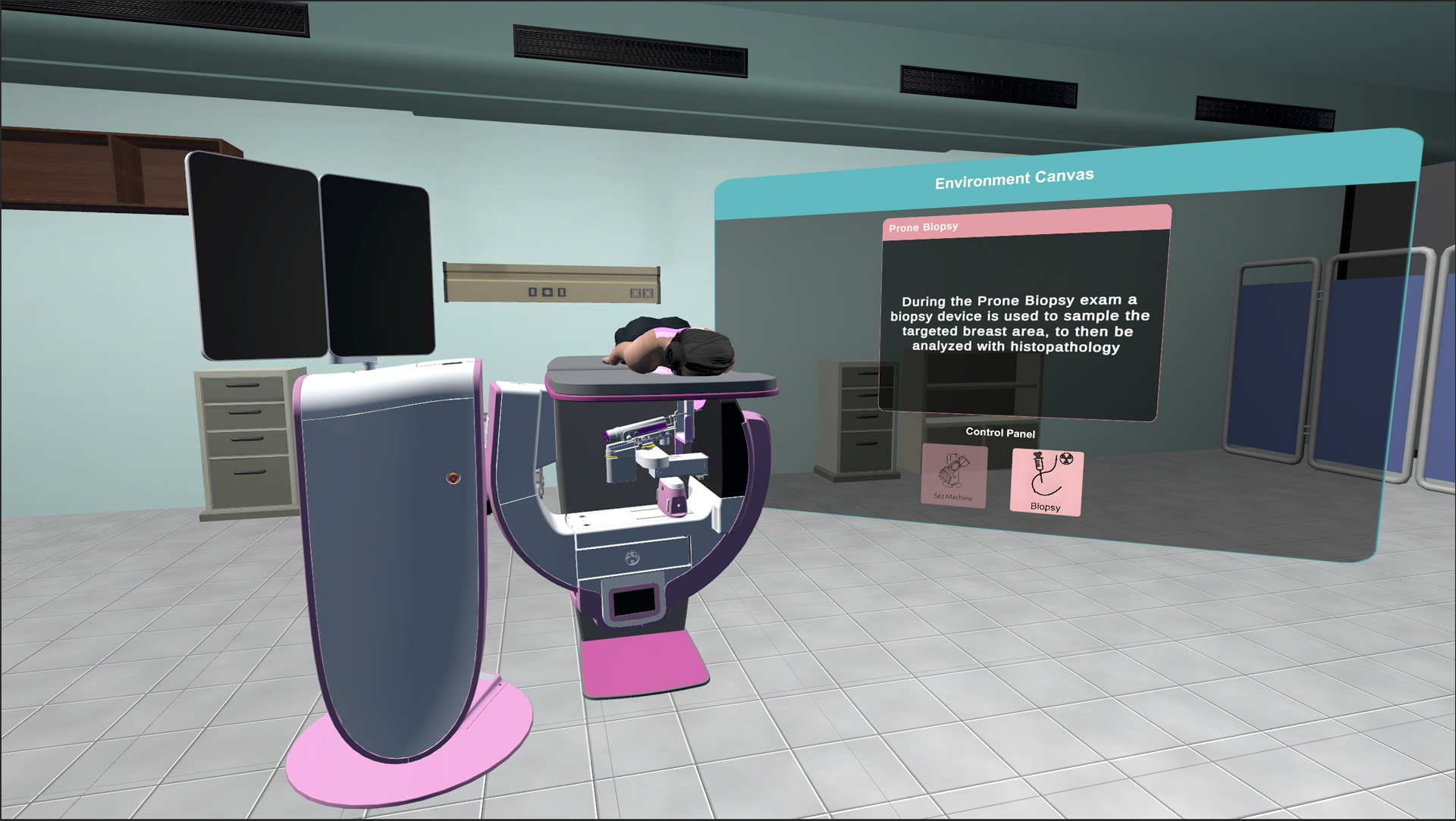Click the circular dial on the machine drawer

[632, 557]
